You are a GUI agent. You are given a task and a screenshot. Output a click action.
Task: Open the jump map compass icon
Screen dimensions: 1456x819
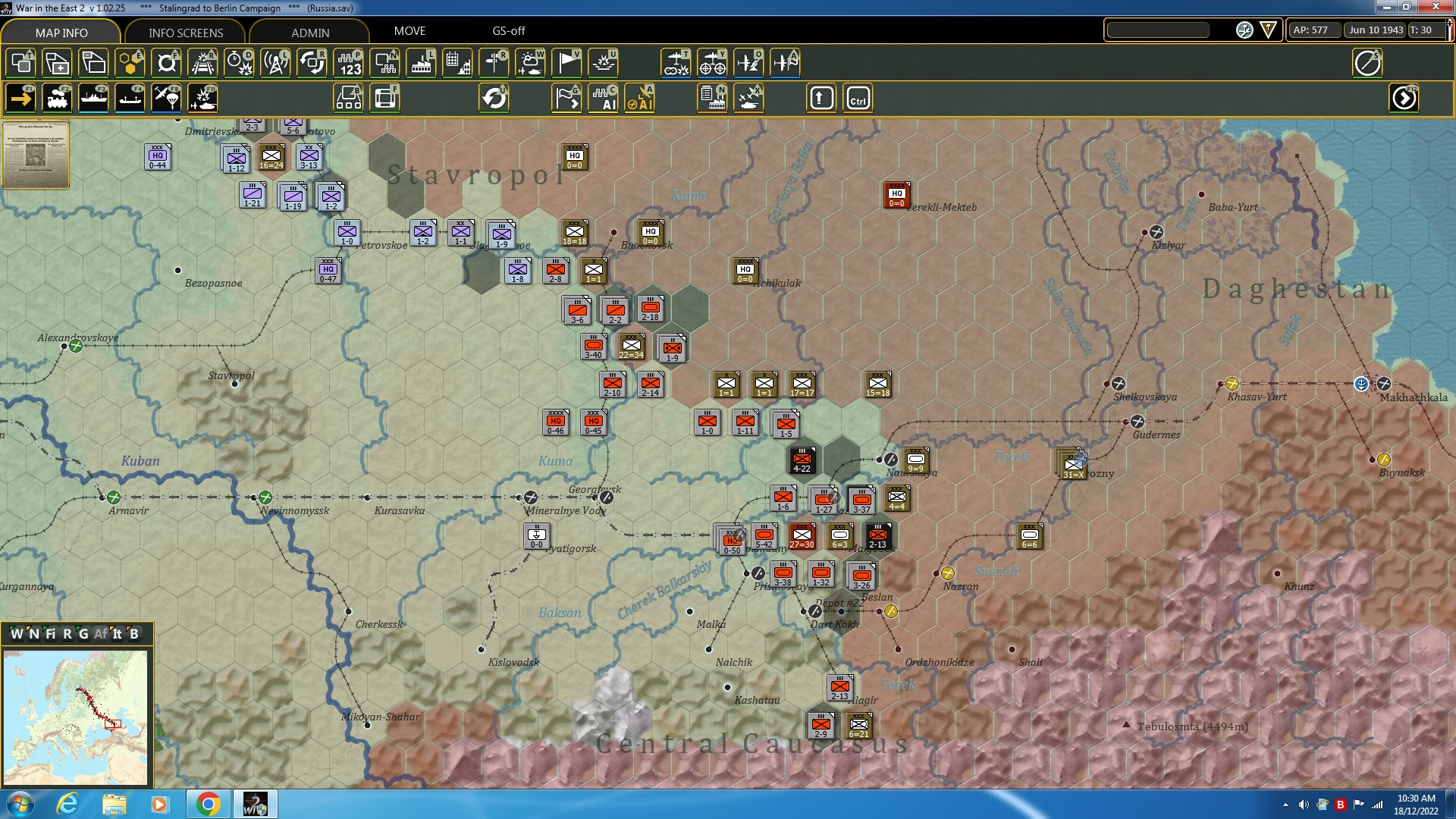pos(1368,63)
